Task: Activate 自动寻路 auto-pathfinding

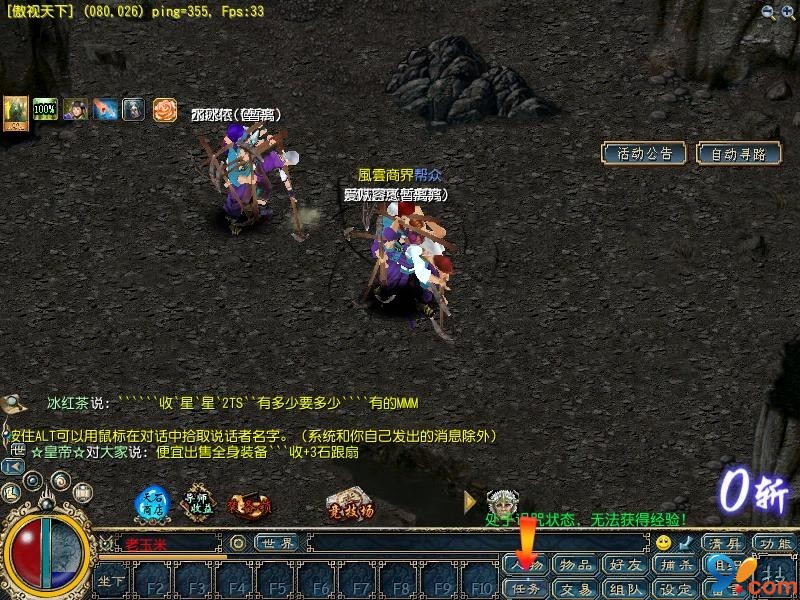Action: tap(738, 153)
